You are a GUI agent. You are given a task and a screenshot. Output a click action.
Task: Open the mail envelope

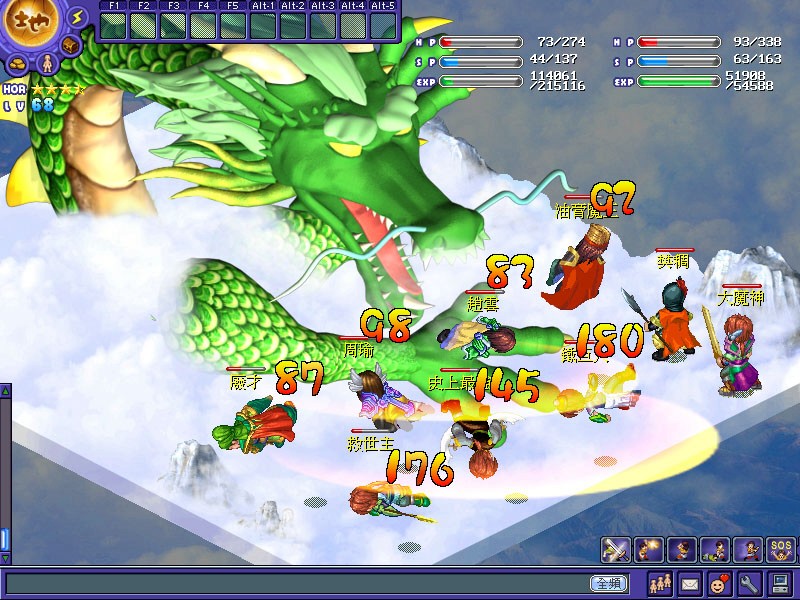[690, 583]
